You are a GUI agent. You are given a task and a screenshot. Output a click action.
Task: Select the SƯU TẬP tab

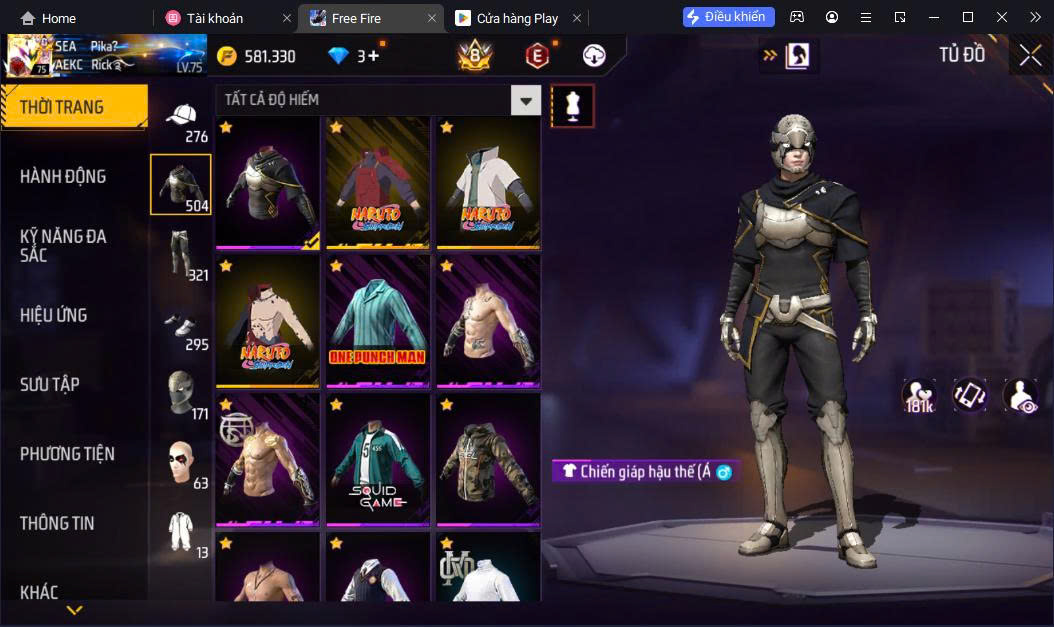click(x=50, y=385)
